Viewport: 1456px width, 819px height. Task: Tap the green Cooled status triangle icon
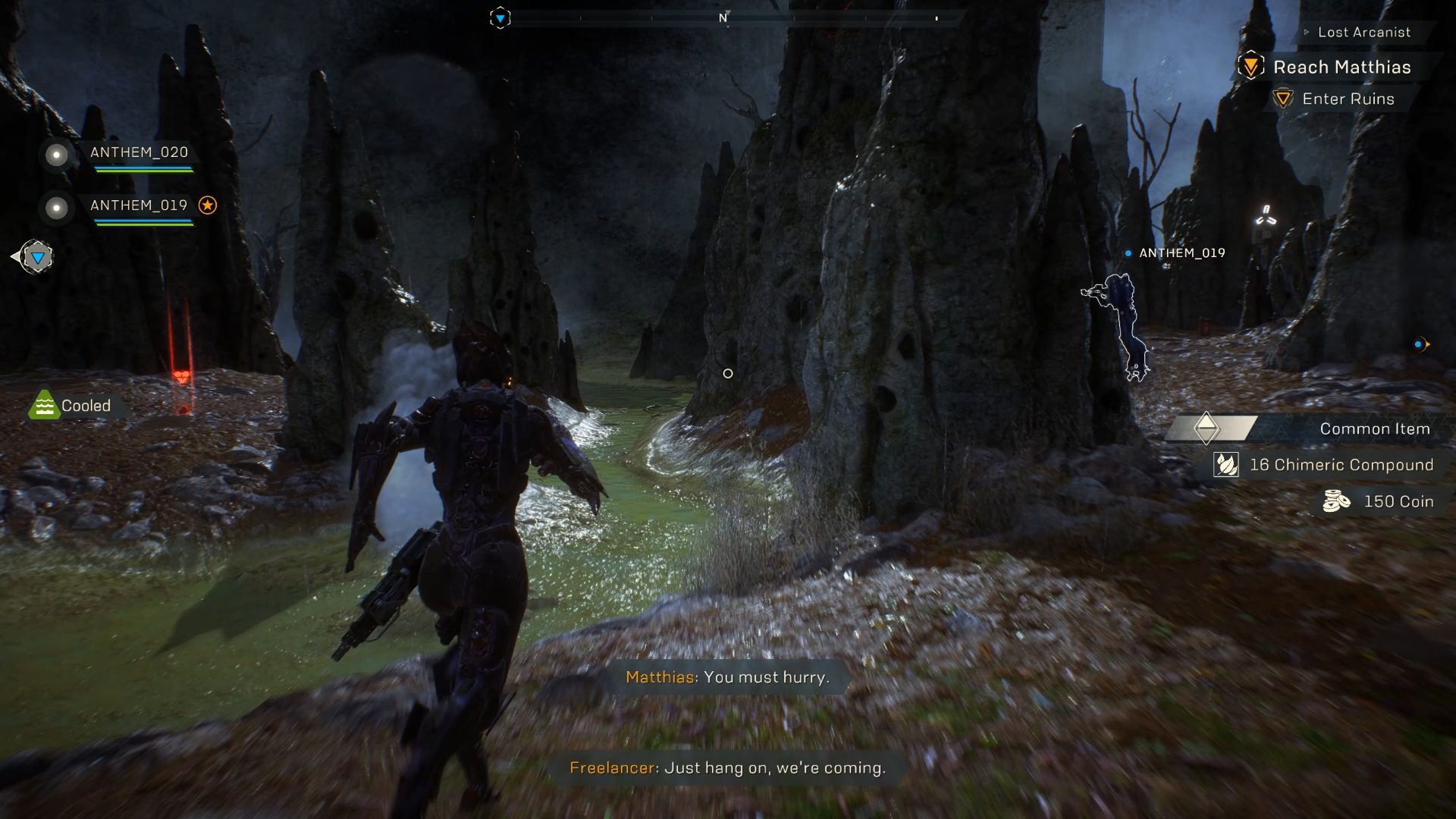(x=45, y=405)
